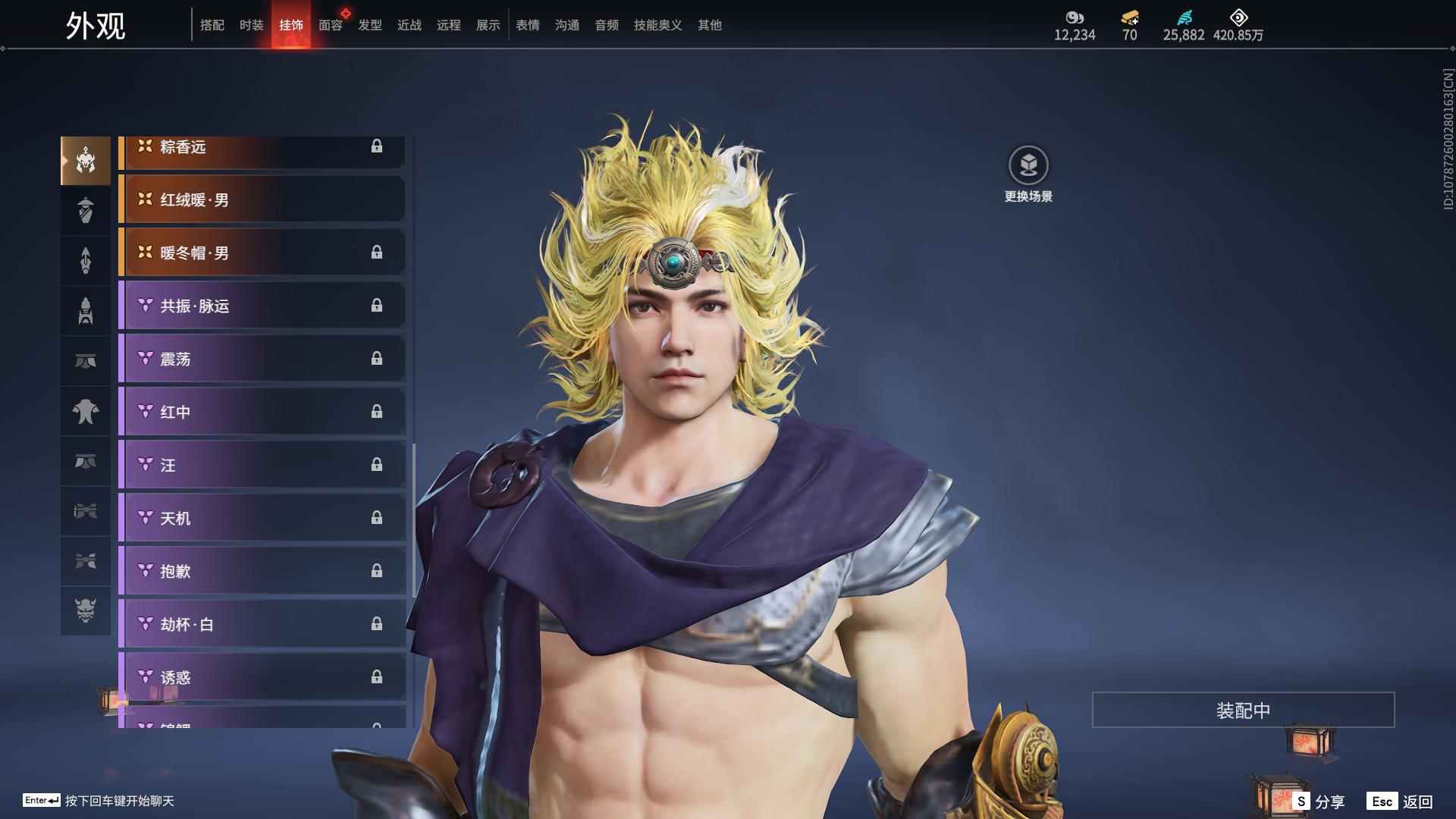Open the 时装 tab
This screenshot has height=819, width=1456.
[x=252, y=25]
